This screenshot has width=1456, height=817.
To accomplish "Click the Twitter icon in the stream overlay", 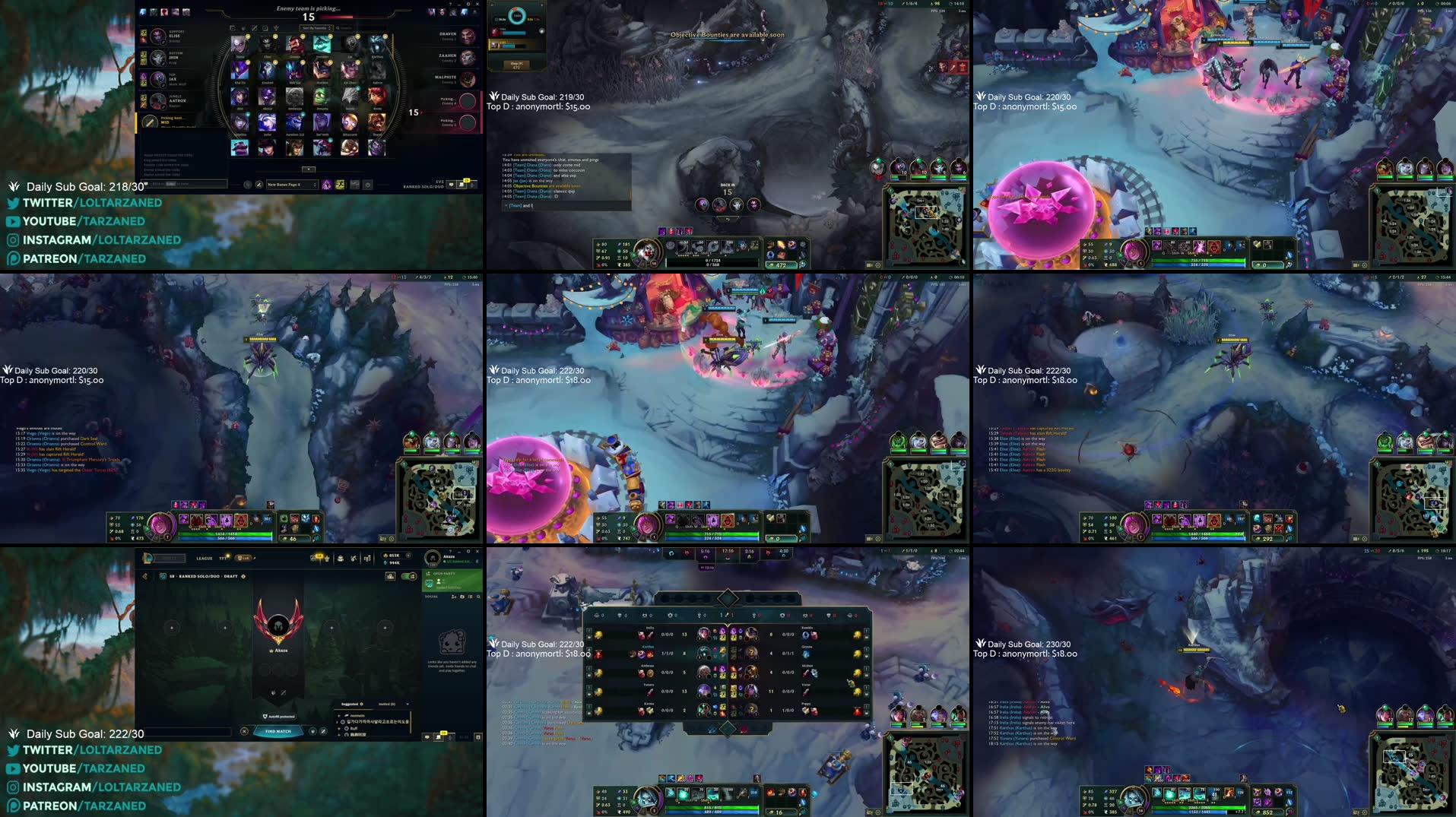I will point(12,203).
